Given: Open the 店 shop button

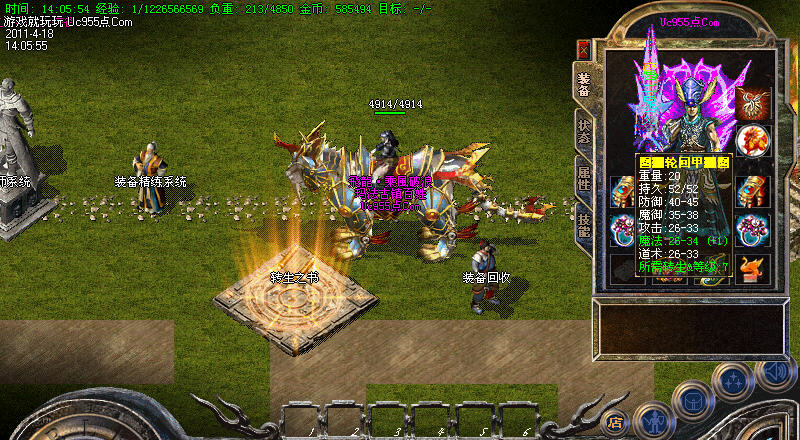Looking at the screenshot, I should 616,421.
